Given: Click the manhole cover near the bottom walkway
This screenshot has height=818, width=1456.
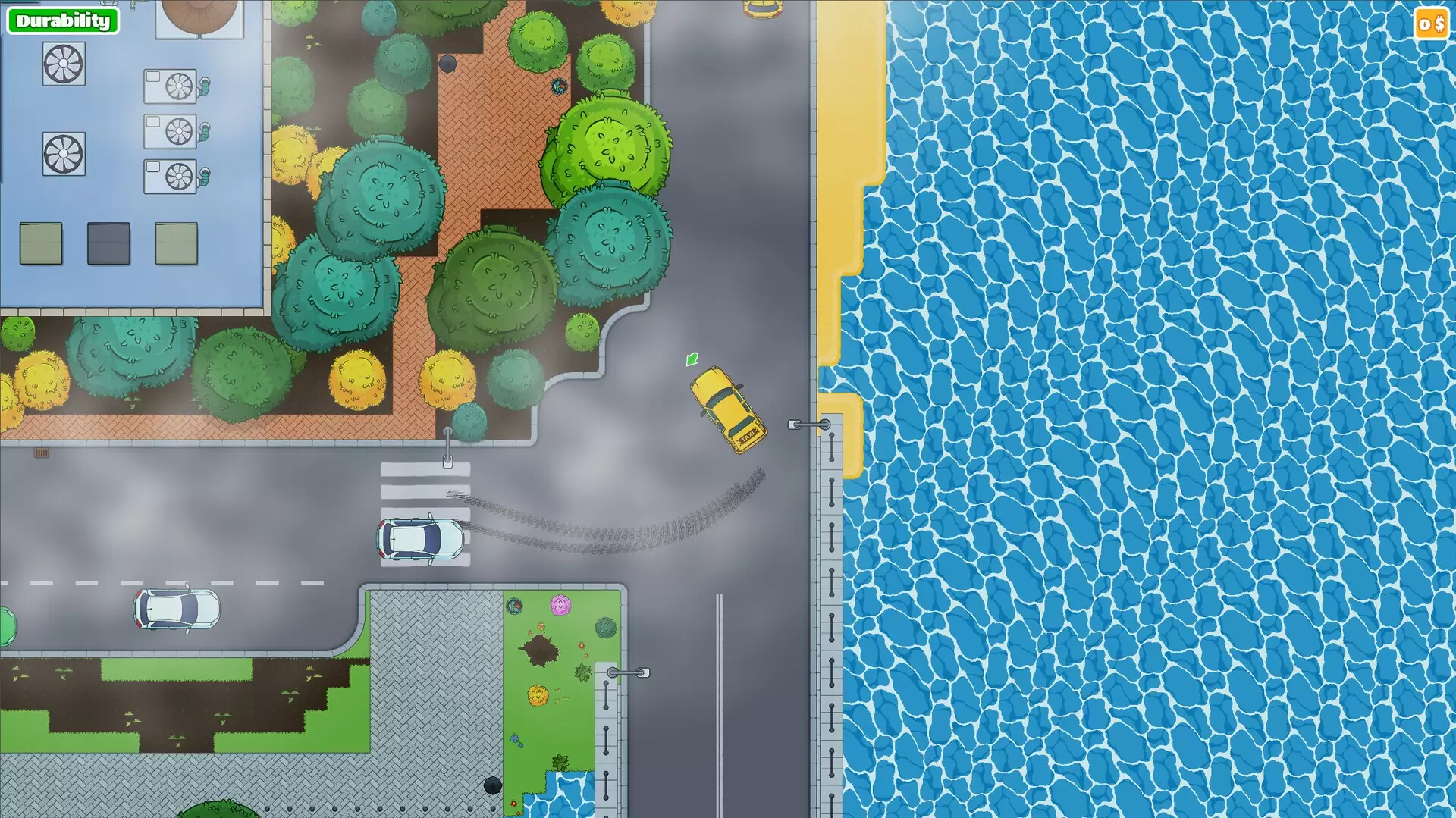Looking at the screenshot, I should [494, 785].
